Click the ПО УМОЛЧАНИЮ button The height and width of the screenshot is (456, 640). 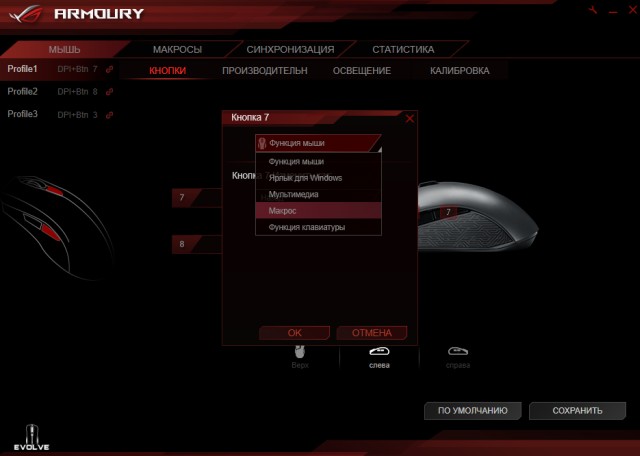473,410
